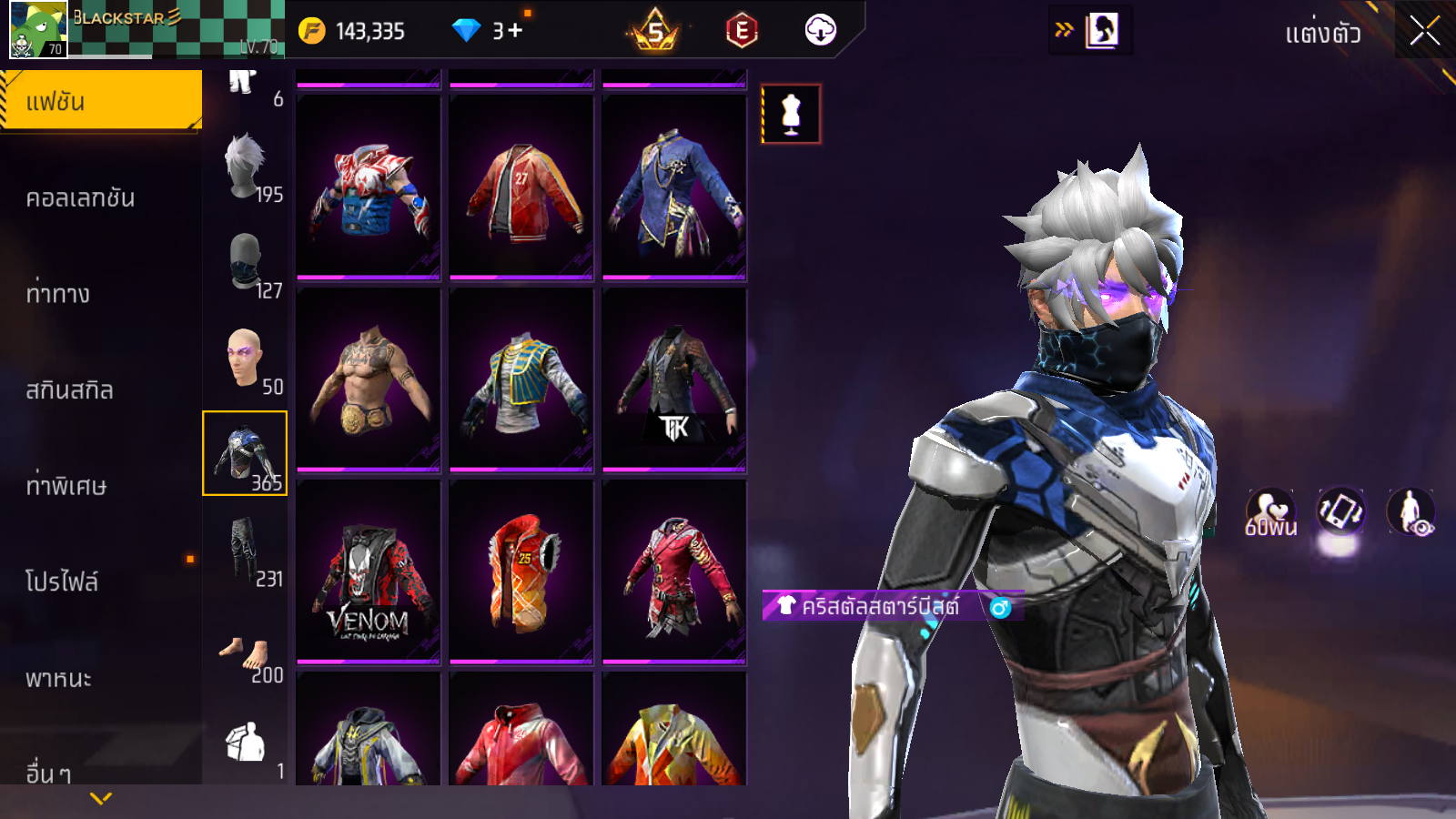1456x819 pixels.
Task: Select the face mask category with 127 items
Action: click(245, 264)
